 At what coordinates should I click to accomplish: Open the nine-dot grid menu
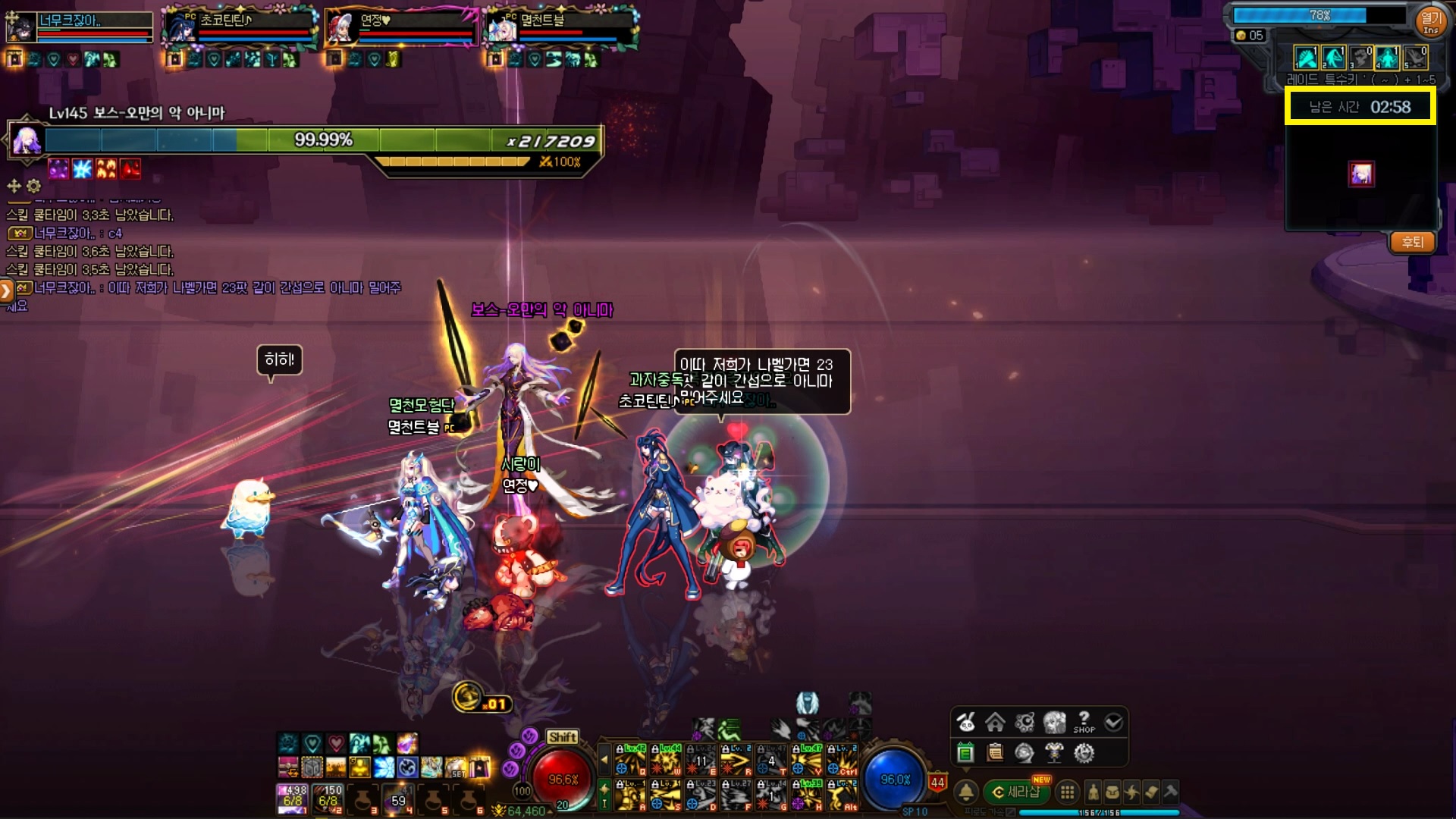[1067, 792]
